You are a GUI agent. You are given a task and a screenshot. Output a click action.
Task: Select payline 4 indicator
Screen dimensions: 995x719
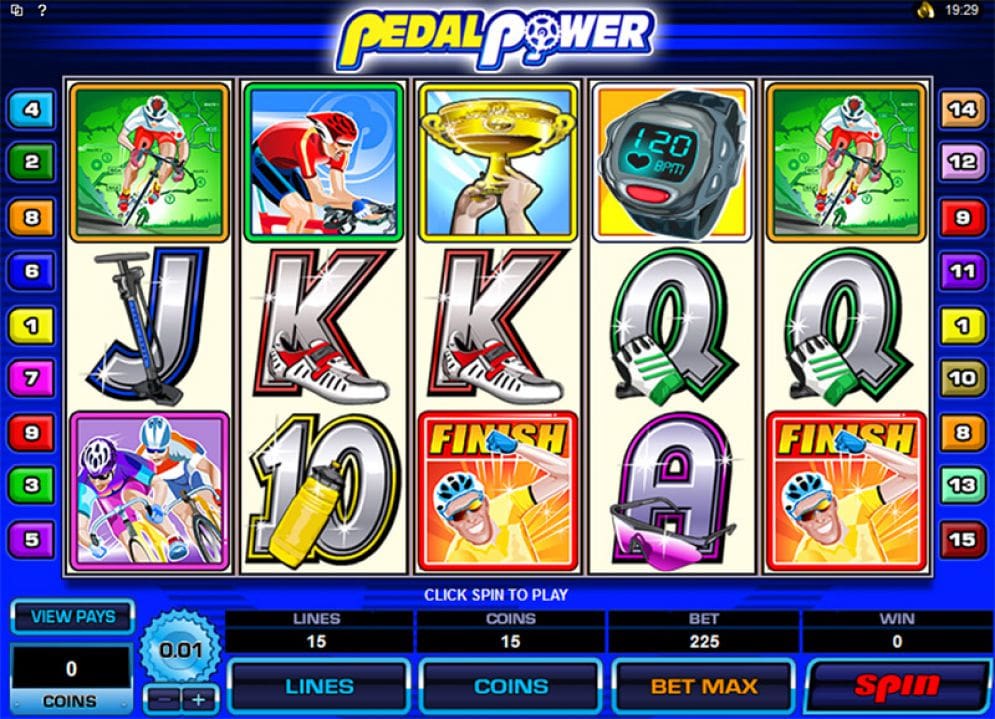pyautogui.click(x=32, y=109)
